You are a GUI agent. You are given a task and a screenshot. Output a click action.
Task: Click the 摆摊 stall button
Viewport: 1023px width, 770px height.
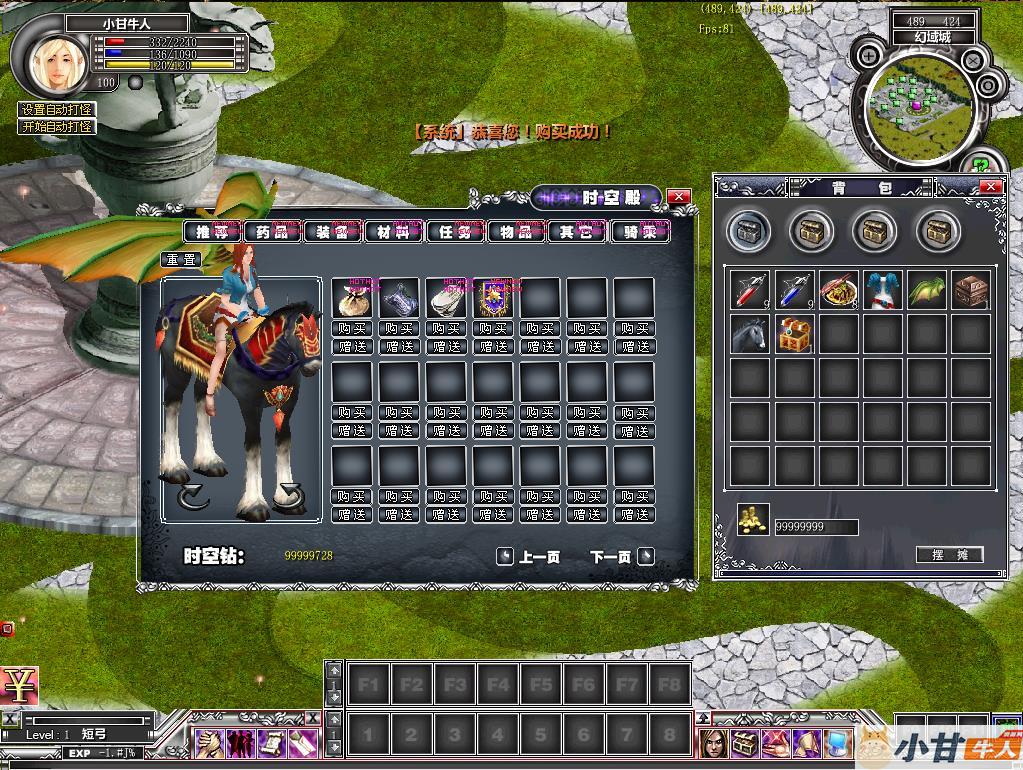click(949, 555)
